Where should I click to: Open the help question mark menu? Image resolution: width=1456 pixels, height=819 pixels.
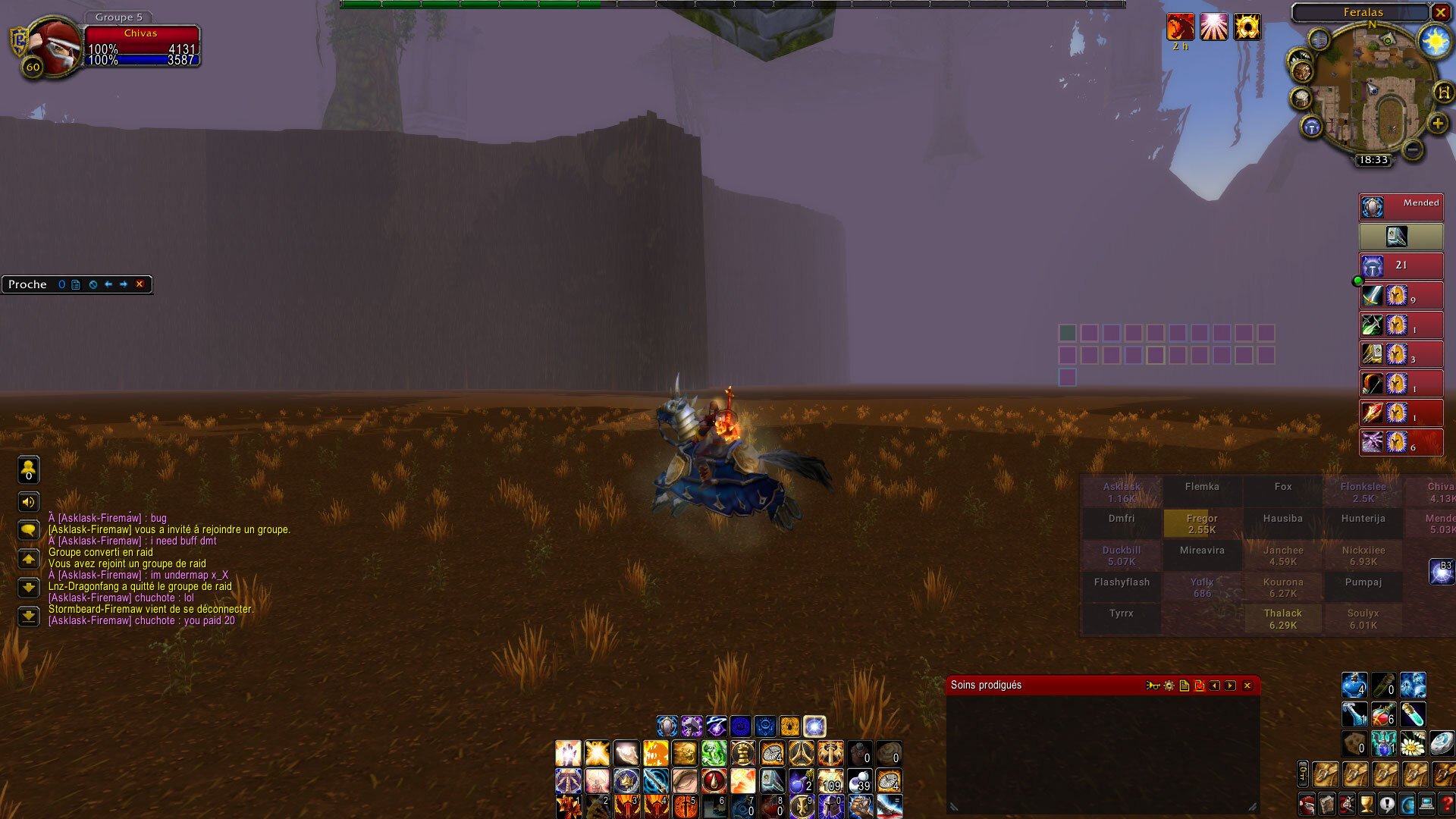point(1446,804)
